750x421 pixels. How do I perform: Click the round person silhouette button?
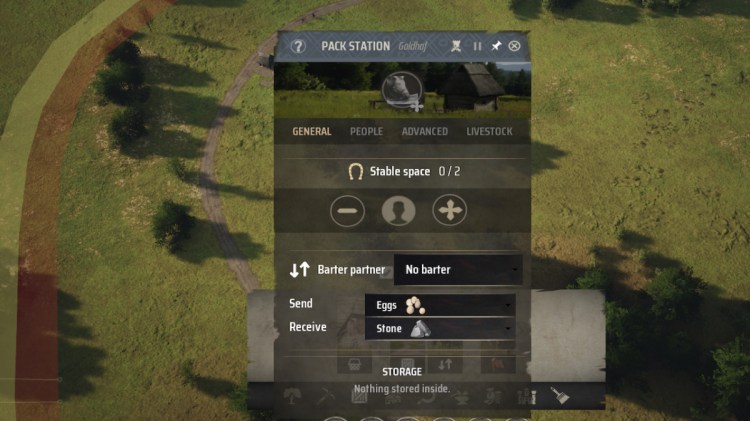[398, 211]
